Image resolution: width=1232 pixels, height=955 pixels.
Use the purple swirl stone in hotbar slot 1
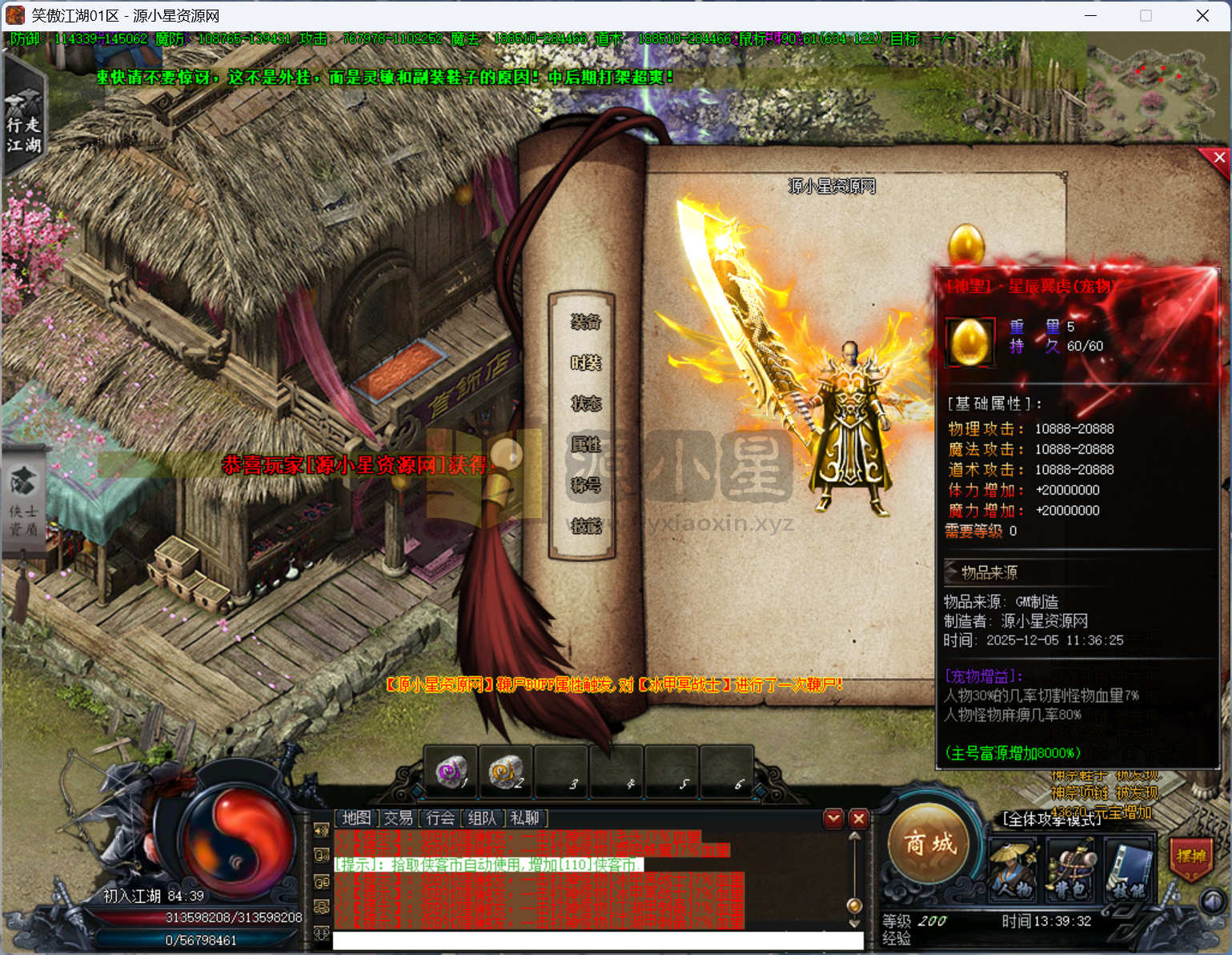(451, 771)
